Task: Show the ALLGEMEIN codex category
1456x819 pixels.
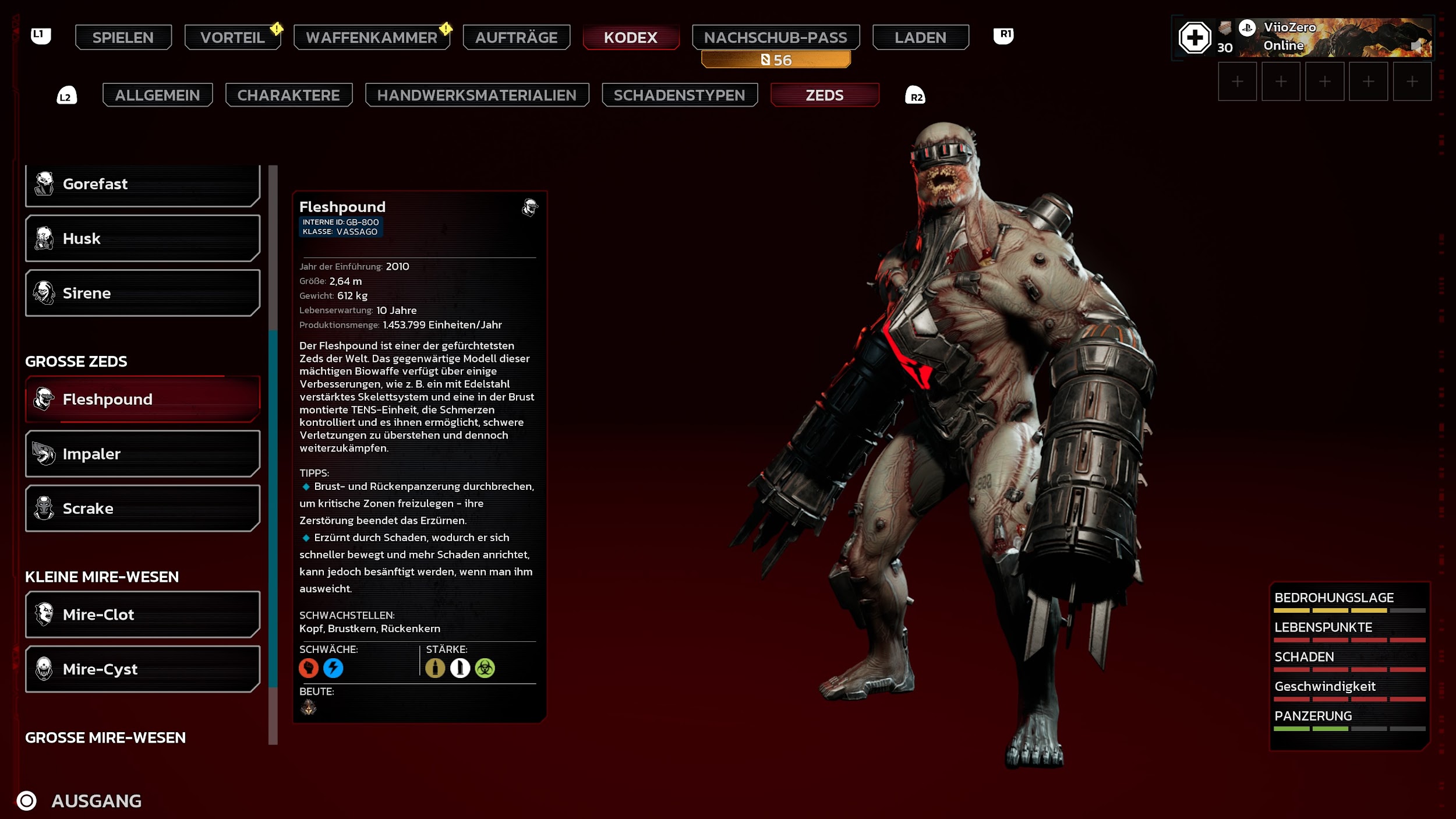Action: click(157, 95)
